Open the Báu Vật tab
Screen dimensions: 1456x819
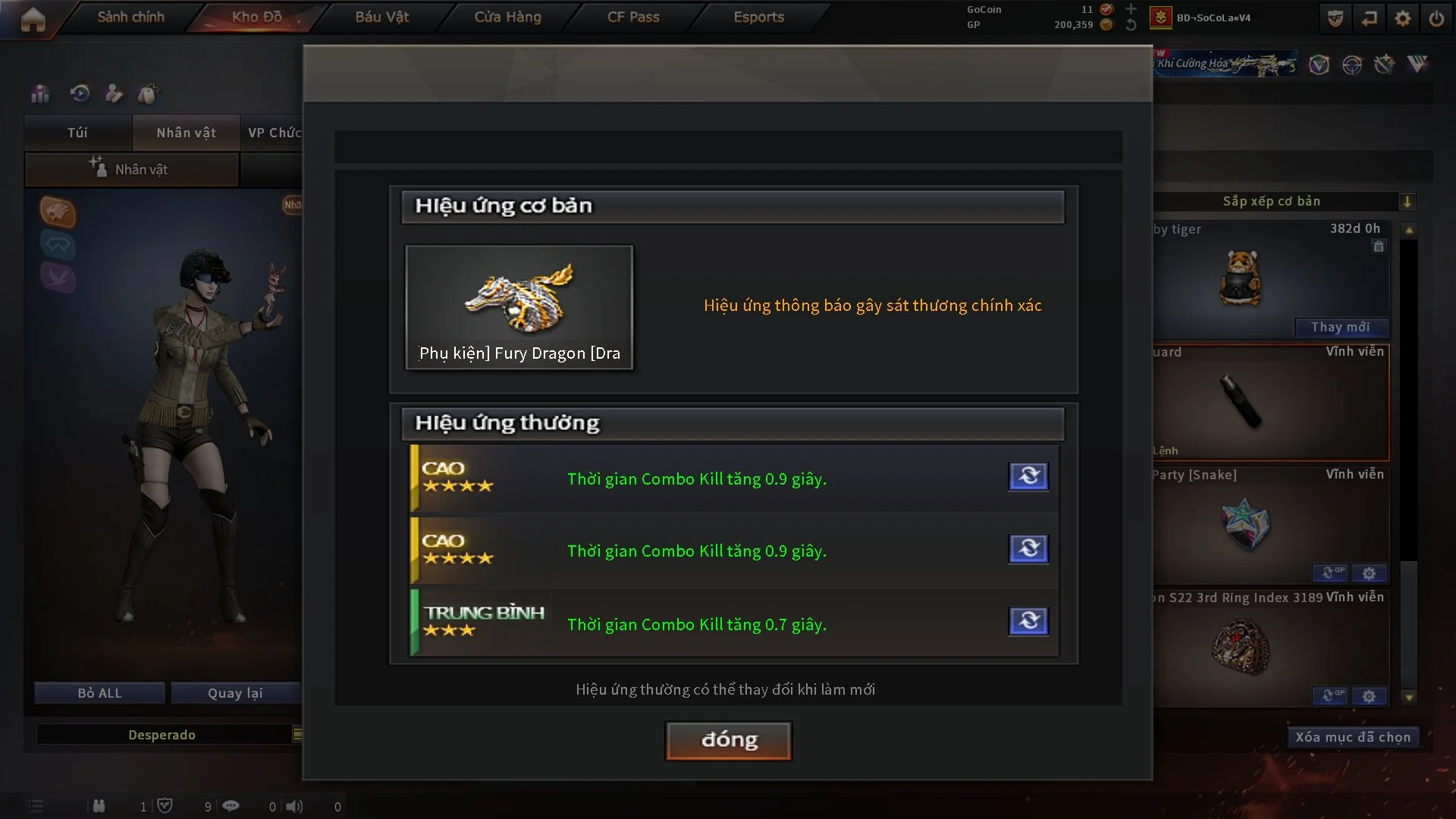pos(381,17)
